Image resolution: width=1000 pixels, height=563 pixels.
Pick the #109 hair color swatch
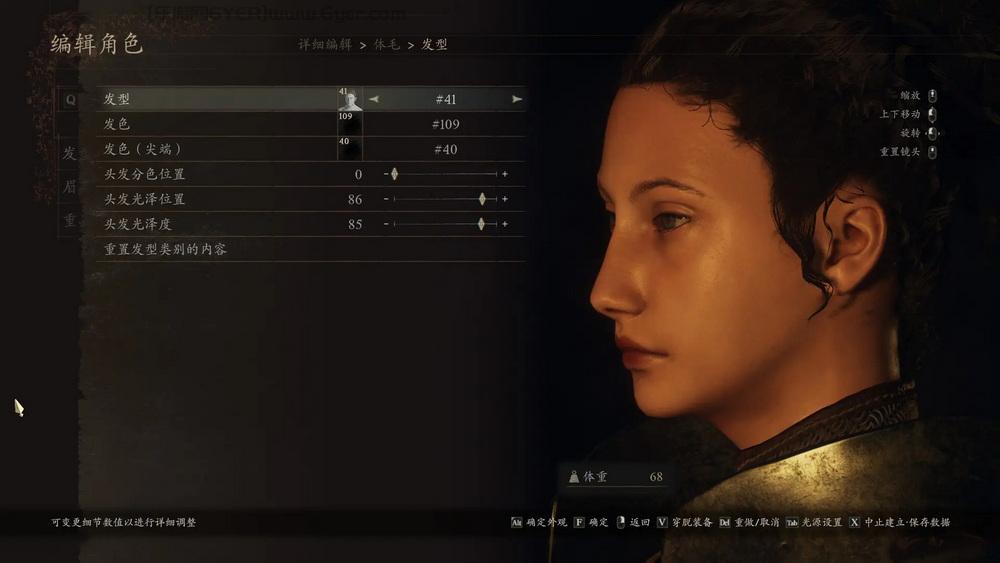[x=349, y=124]
